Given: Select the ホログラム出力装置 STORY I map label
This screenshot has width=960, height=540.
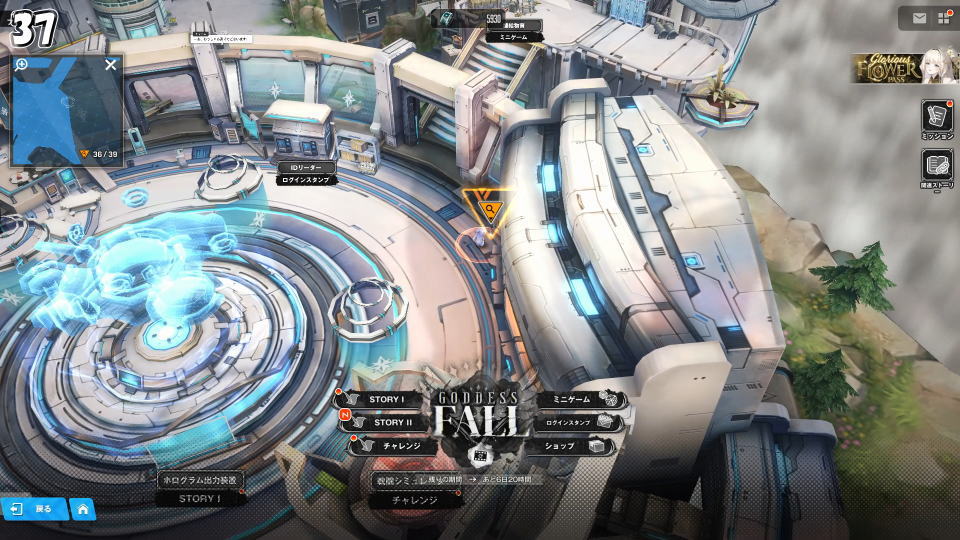Looking at the screenshot, I should 200,489.
